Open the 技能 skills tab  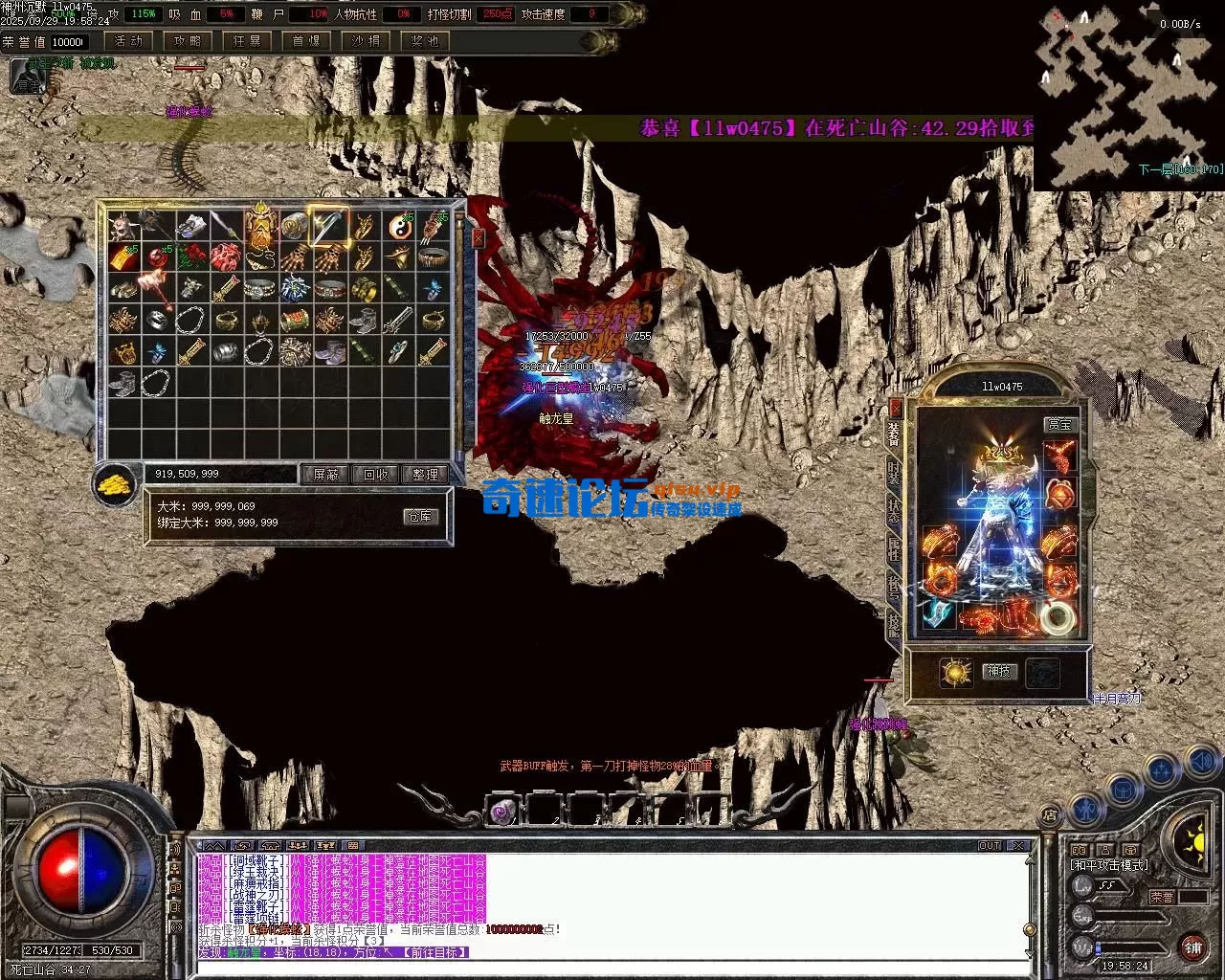click(x=894, y=624)
